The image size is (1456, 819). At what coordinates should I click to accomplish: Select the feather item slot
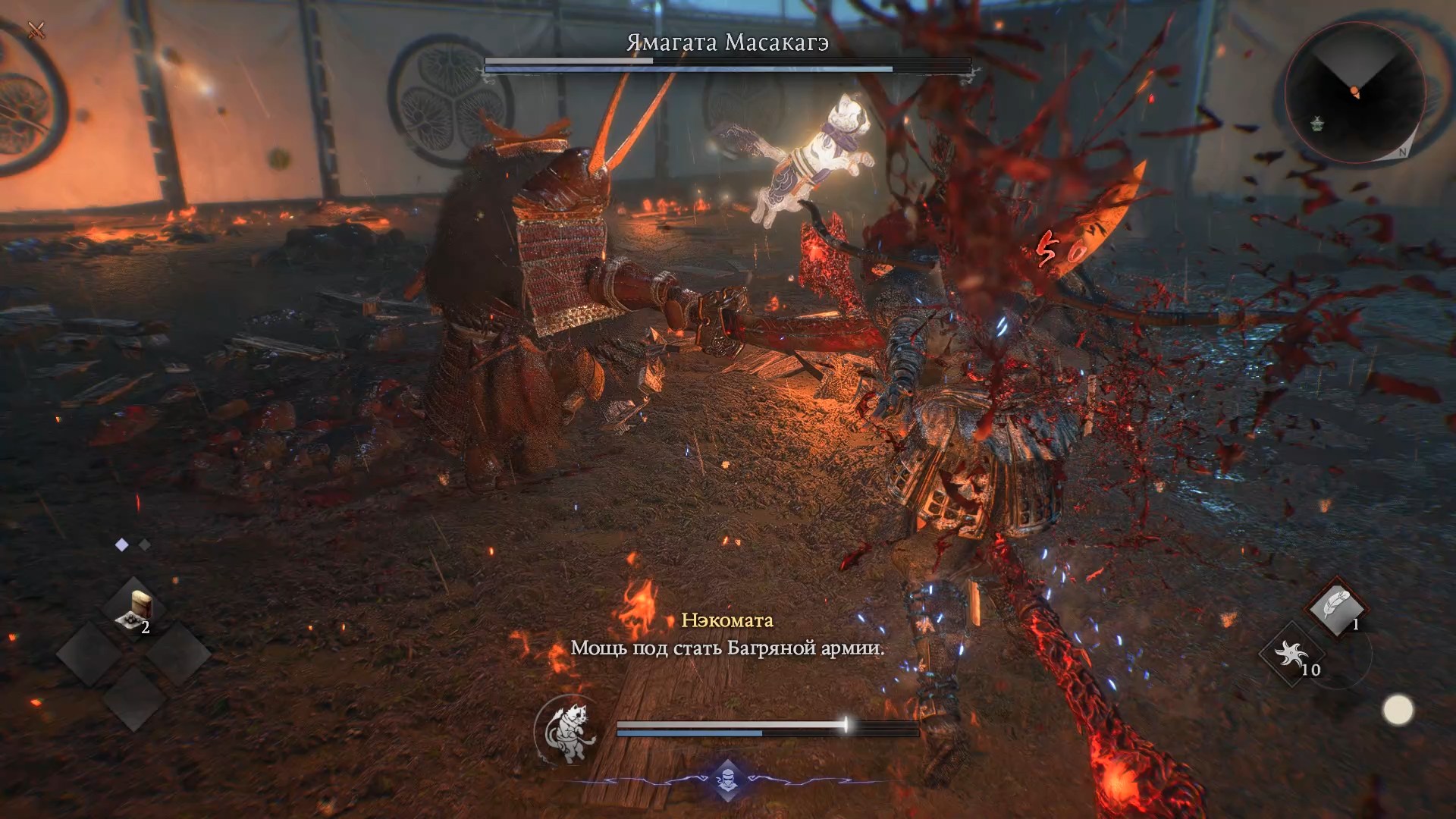(x=1335, y=607)
